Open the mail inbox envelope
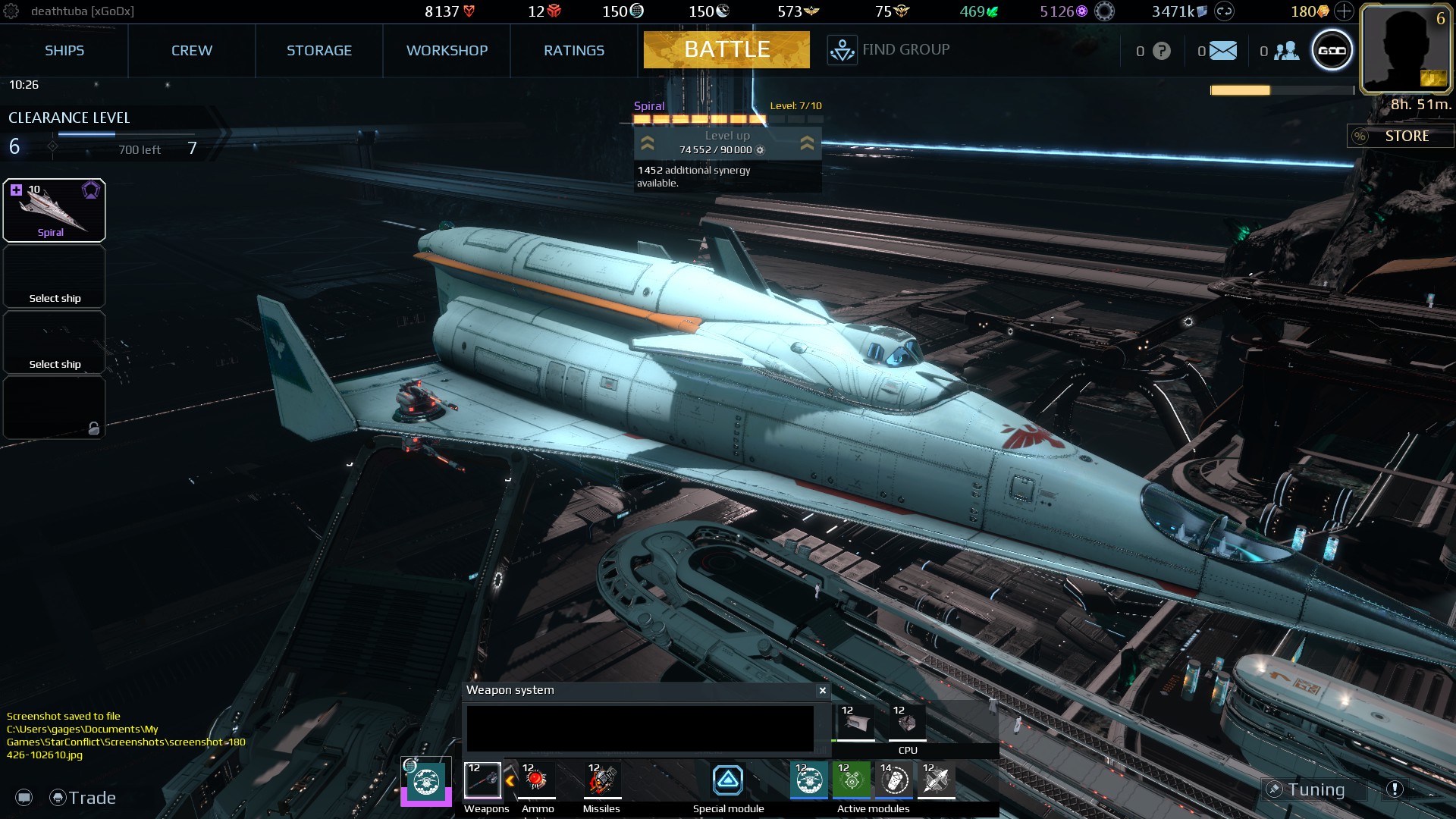Image resolution: width=1456 pixels, height=819 pixels. coord(1222,51)
